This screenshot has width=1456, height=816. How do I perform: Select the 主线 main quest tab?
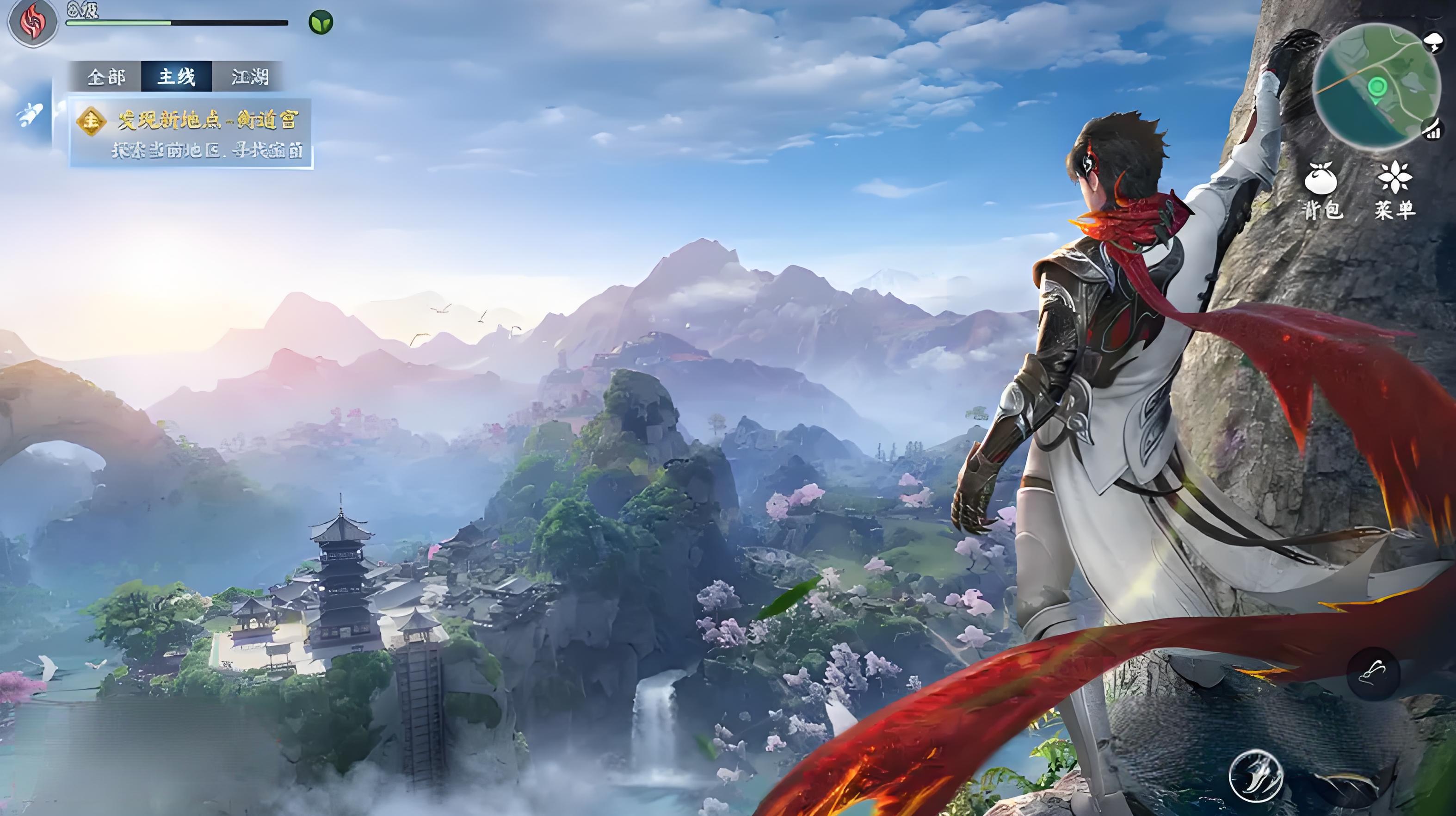pos(176,77)
